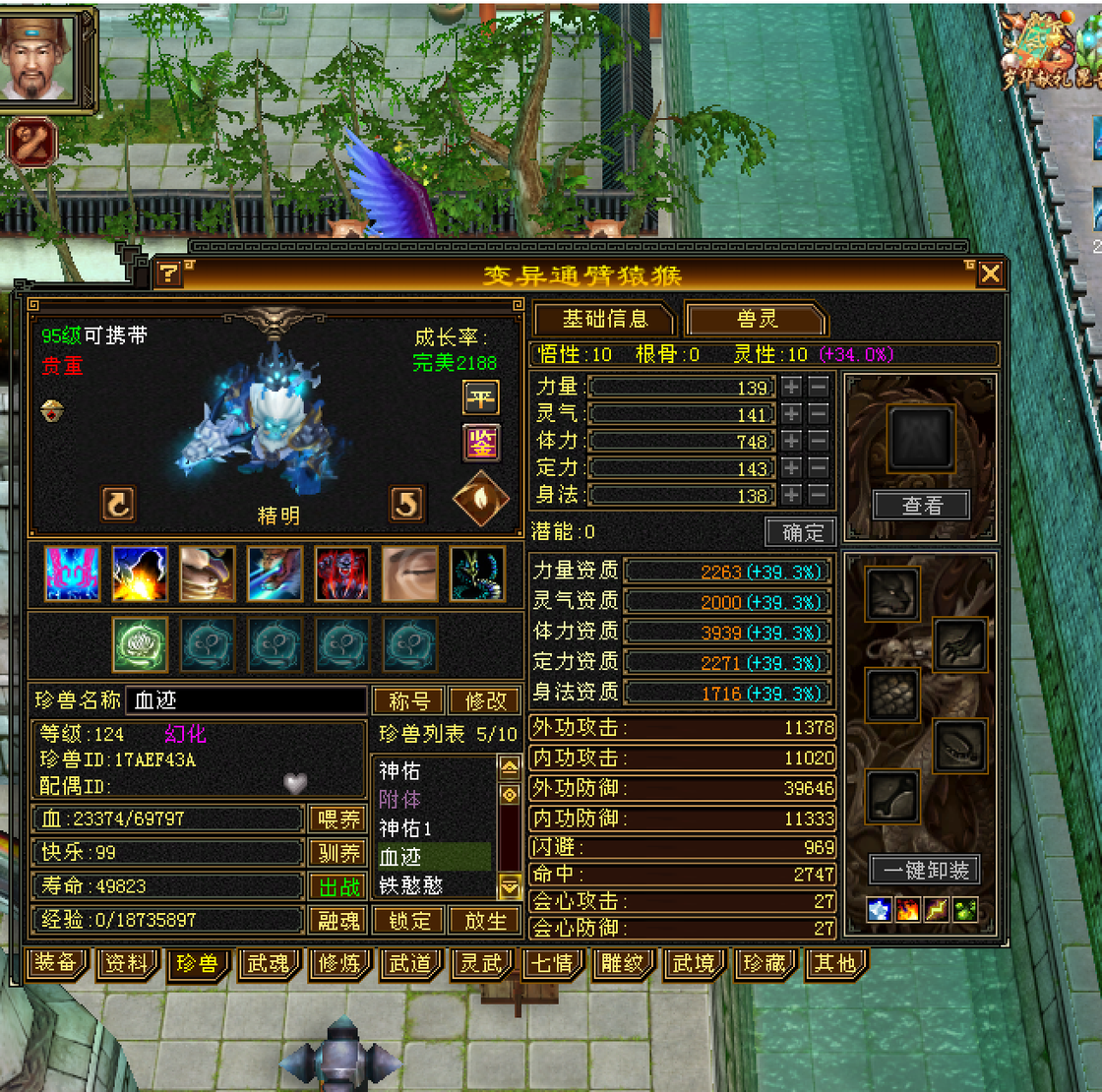Open the 武魂 tab
This screenshot has width=1102, height=1092.
click(x=268, y=963)
